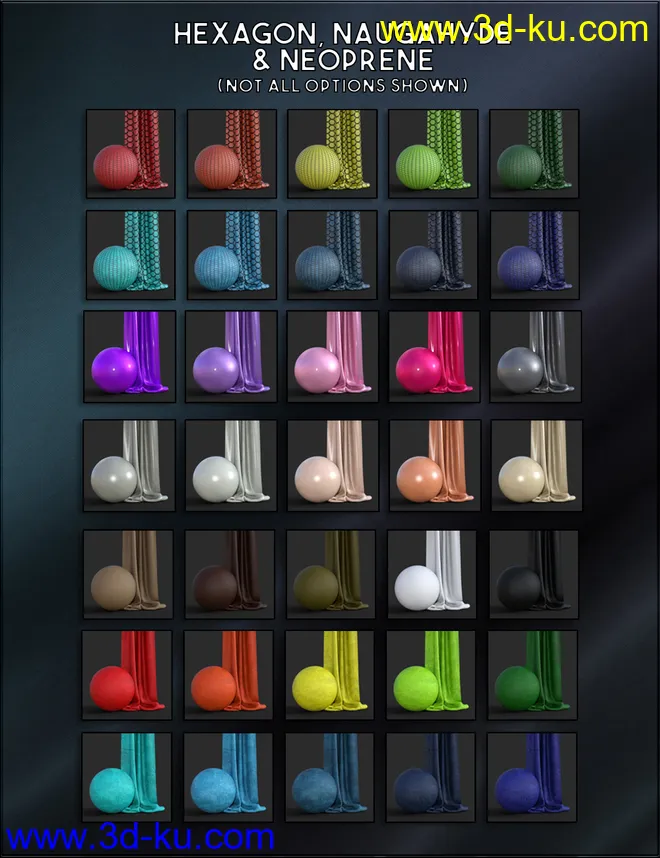Select the plain bright yellow fabric material
The width and height of the screenshot is (660, 858).
click(x=331, y=675)
